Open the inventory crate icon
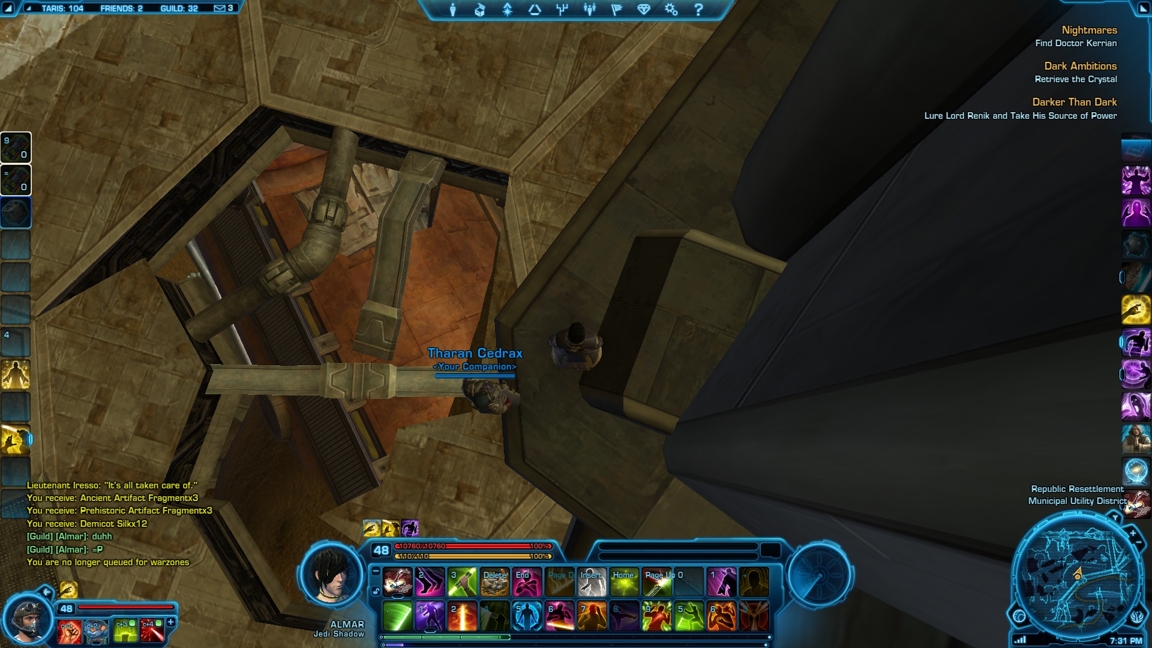The height and width of the screenshot is (648, 1152). click(x=480, y=10)
